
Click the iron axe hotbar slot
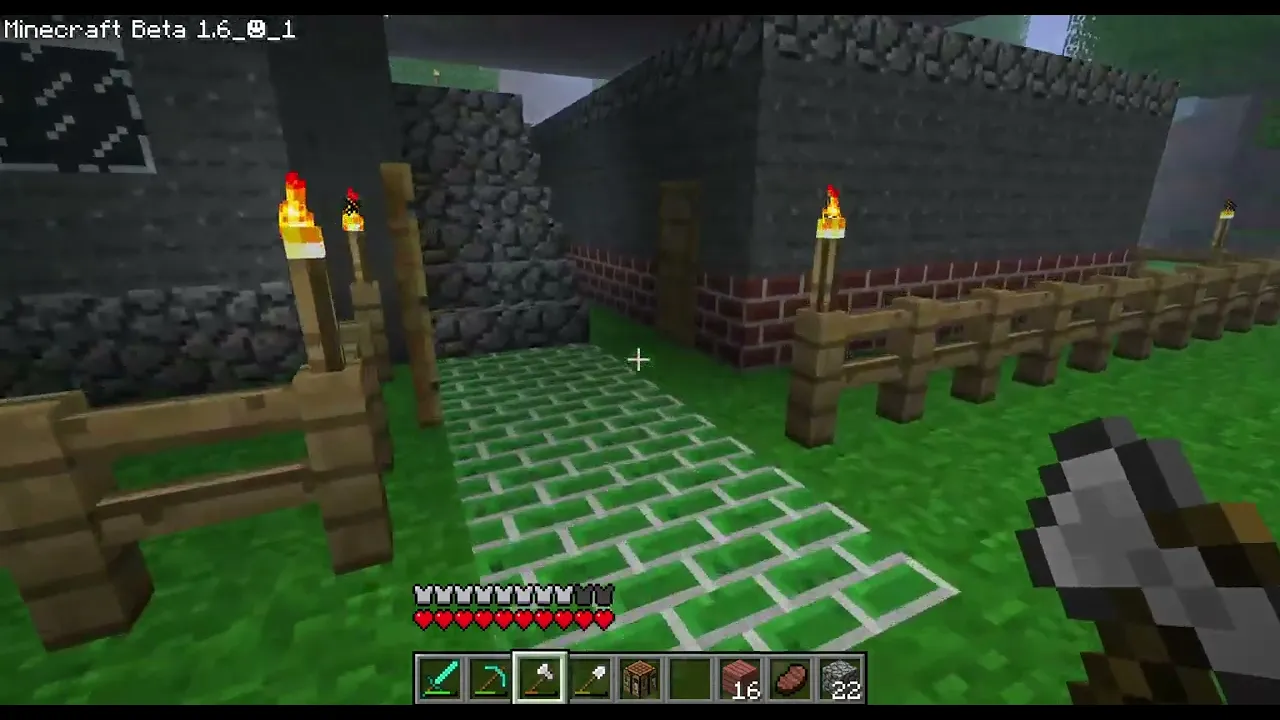[540, 678]
